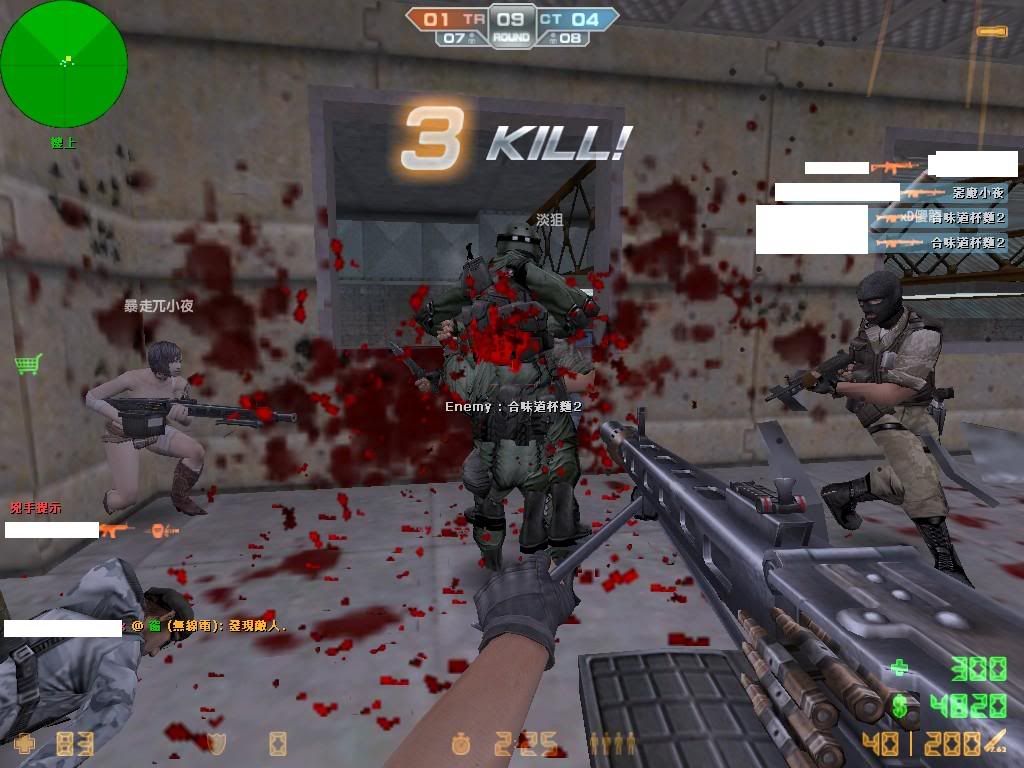
Task: Open the shop via green cart icon
Action: (28, 364)
